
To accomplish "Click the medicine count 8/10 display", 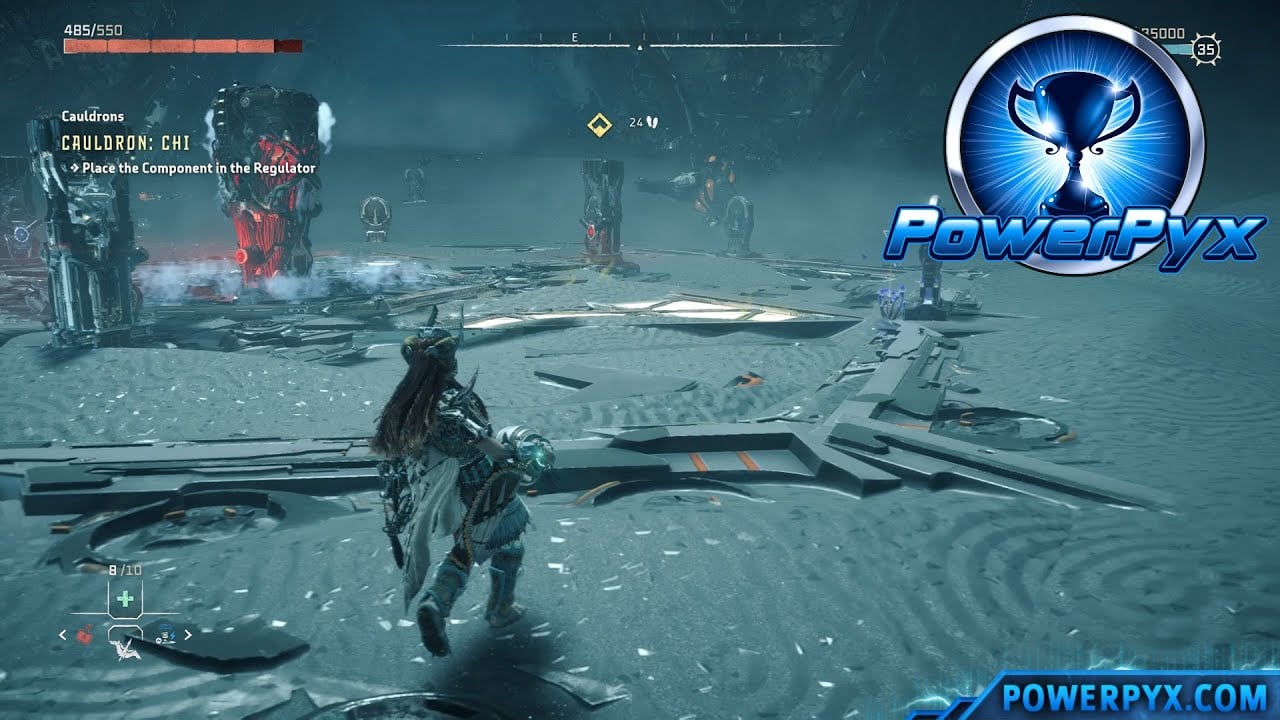I will click(124, 570).
